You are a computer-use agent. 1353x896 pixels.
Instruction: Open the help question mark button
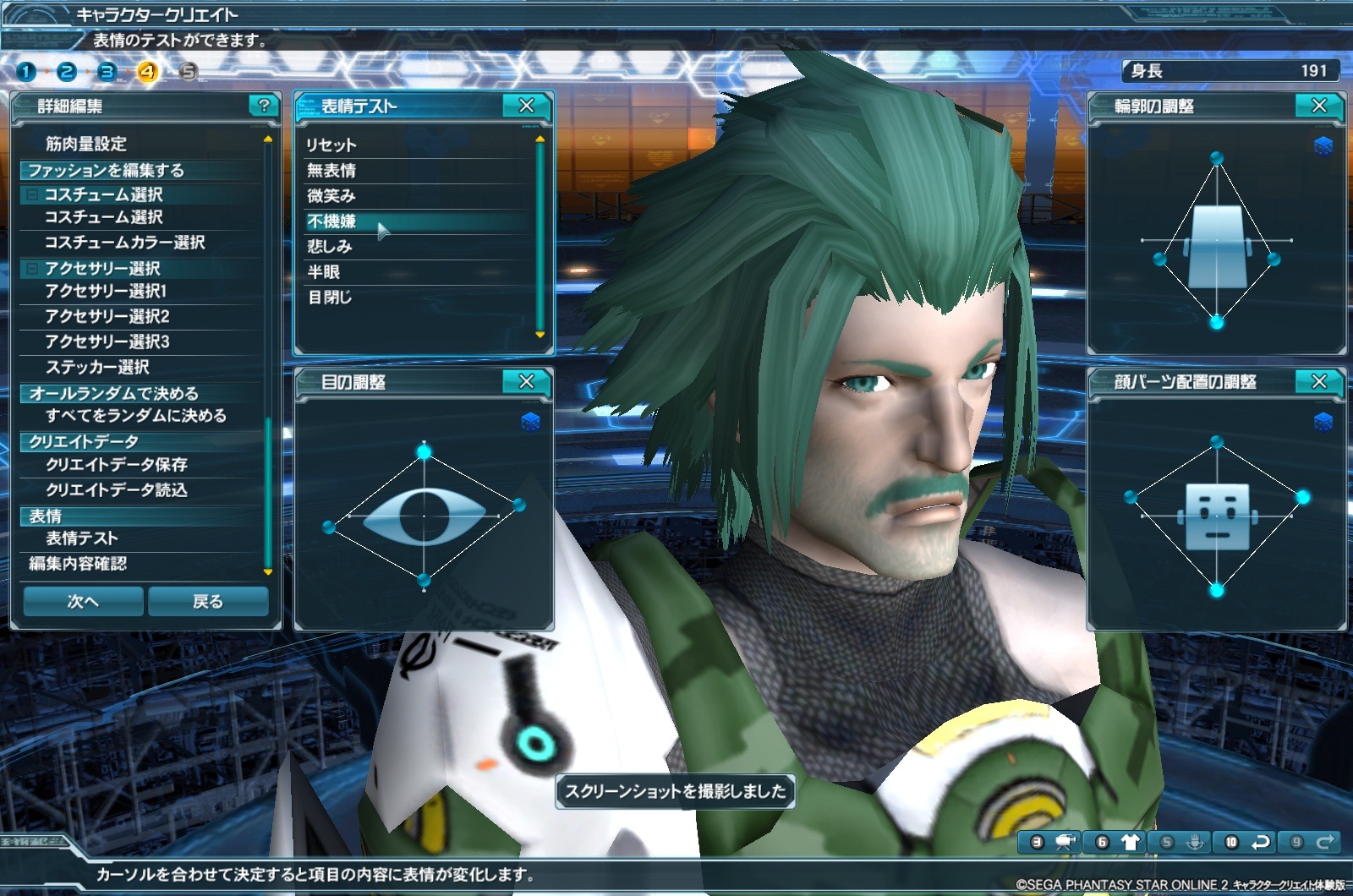click(264, 106)
